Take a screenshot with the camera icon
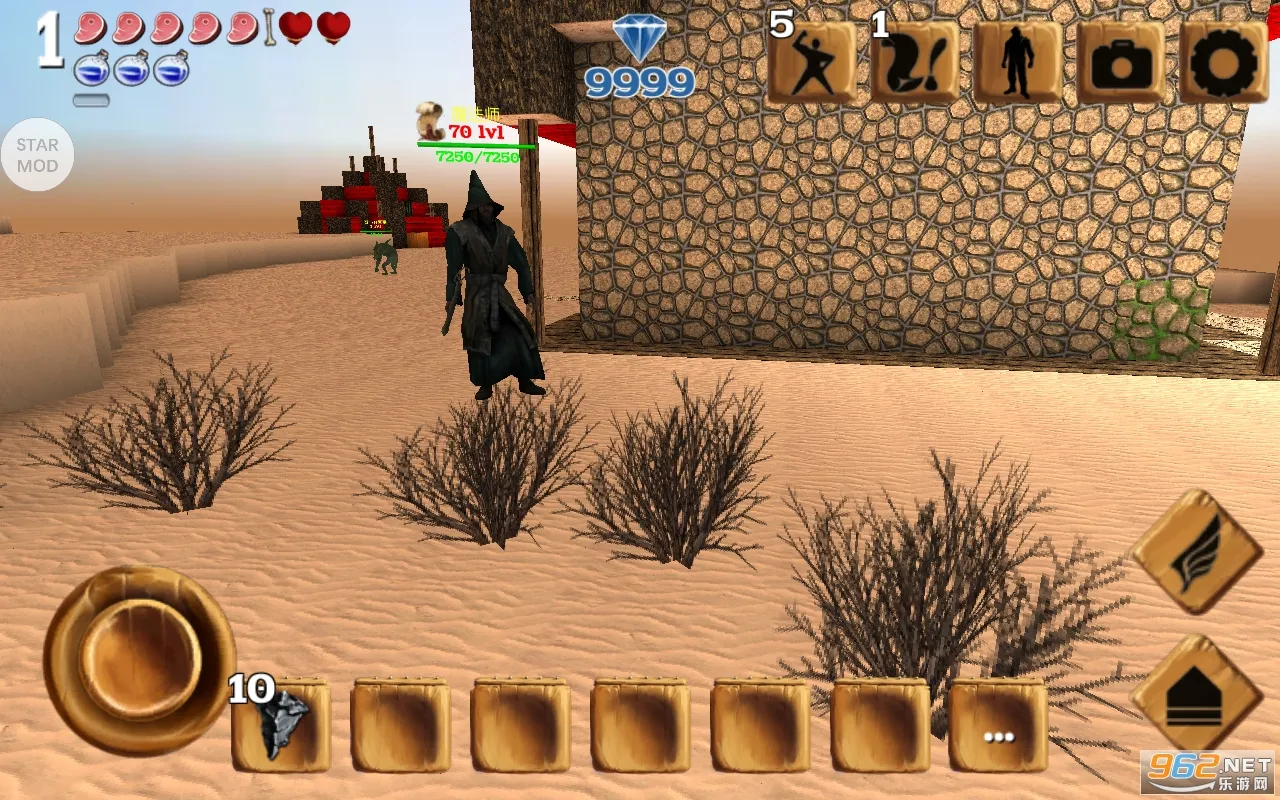The height and width of the screenshot is (800, 1280). [1124, 62]
